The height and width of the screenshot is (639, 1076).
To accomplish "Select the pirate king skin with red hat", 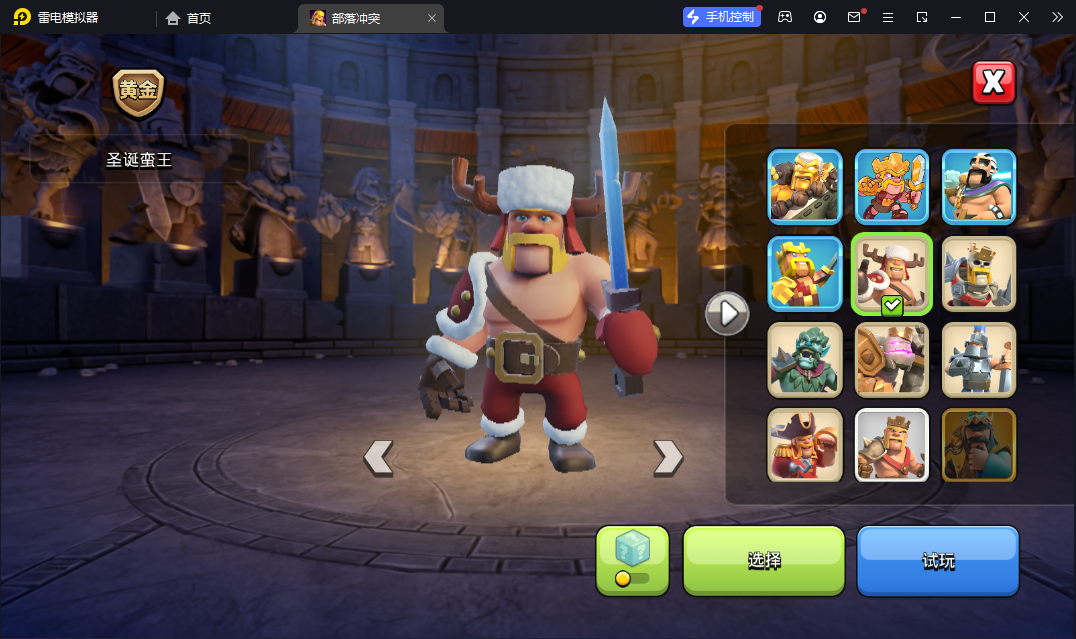I will click(805, 445).
